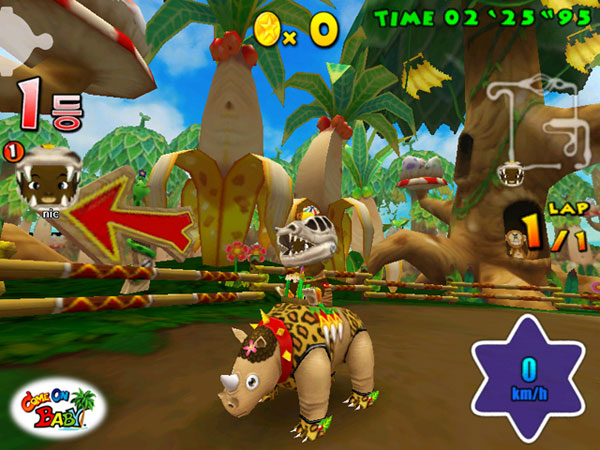Click the Come On Baby logo
This screenshot has height=450, width=600.
(x=57, y=405)
